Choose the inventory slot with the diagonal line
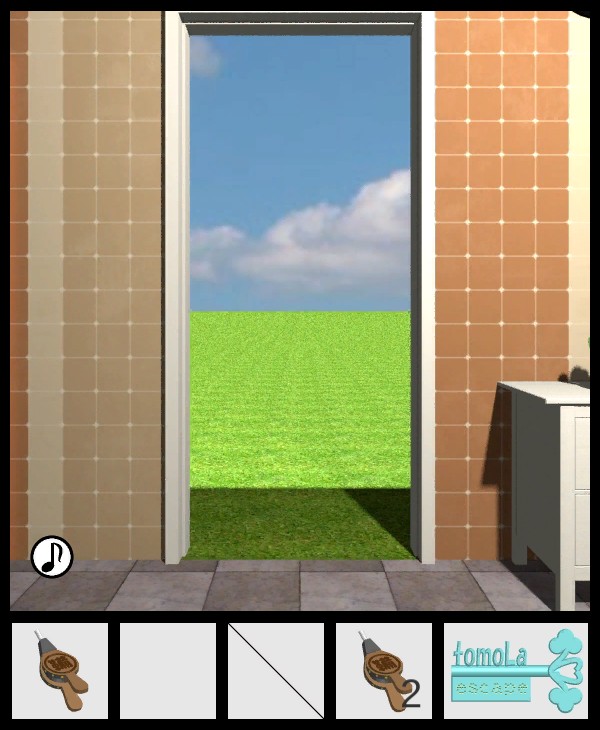 tap(276, 671)
